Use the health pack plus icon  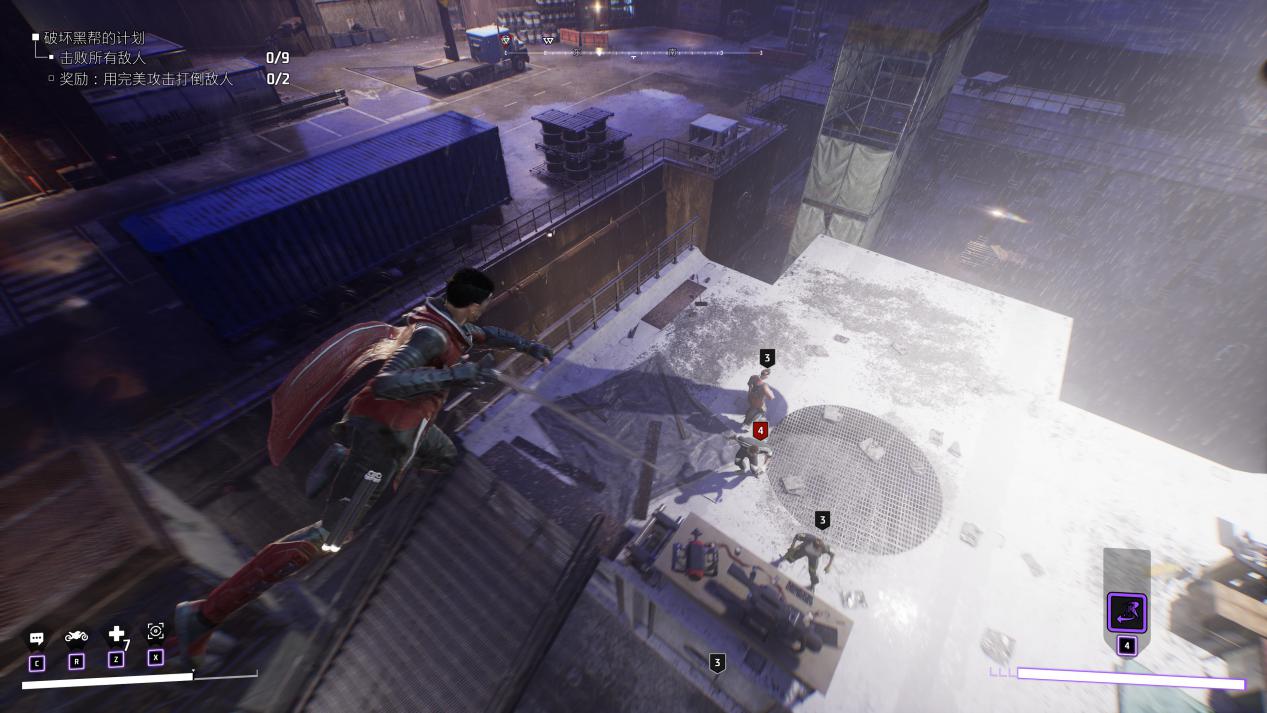click(x=116, y=634)
